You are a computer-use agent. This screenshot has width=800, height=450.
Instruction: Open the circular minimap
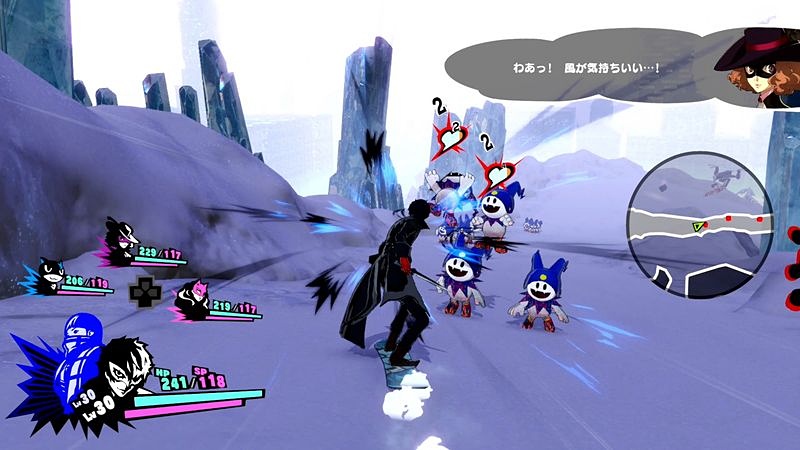click(699, 225)
